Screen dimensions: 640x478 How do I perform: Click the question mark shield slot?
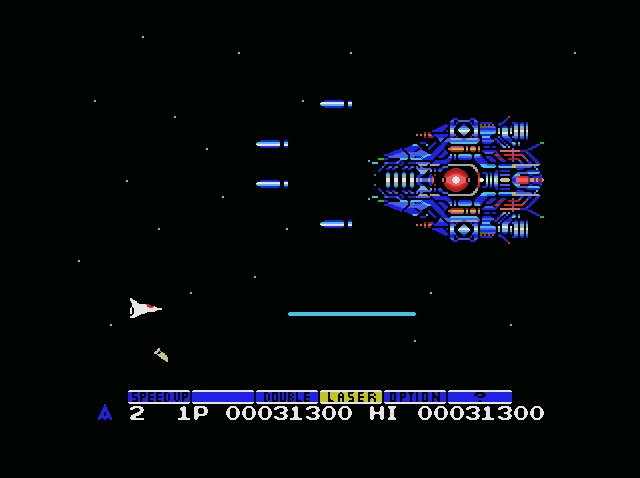[479, 397]
